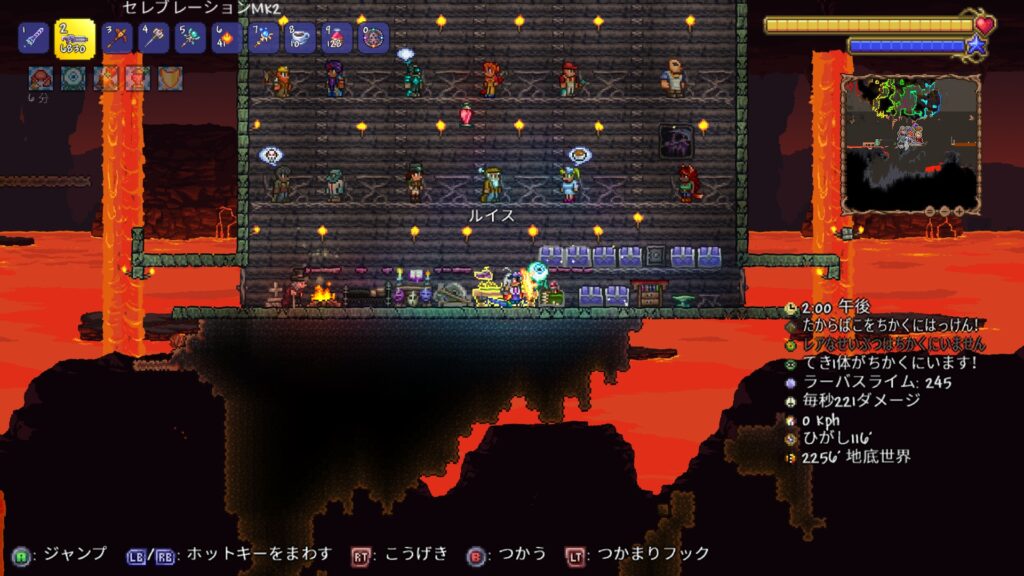1024x576 pixels.
Task: Select the round gadget in slot 0
Action: (373, 39)
